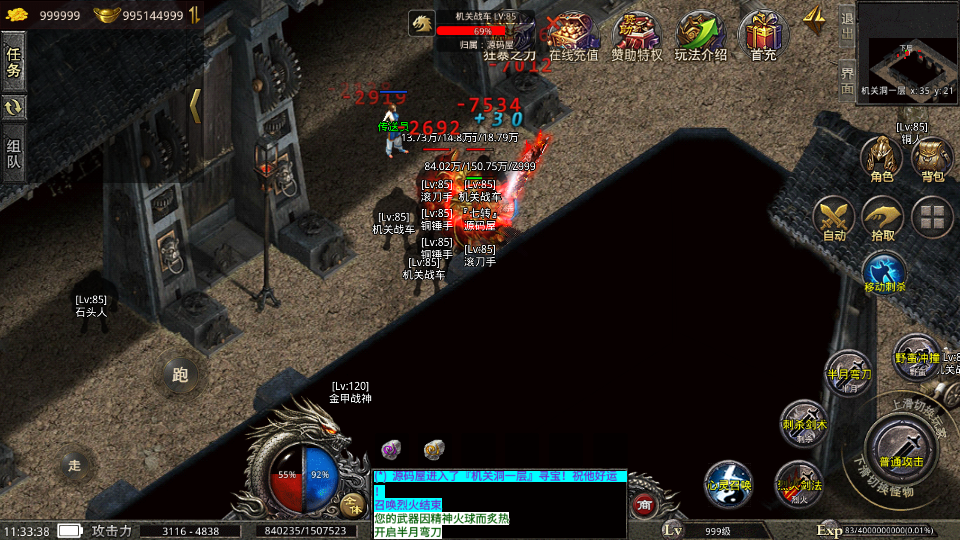Open 赞助特权 sponsor privileges
The height and width of the screenshot is (540, 960).
point(637,37)
